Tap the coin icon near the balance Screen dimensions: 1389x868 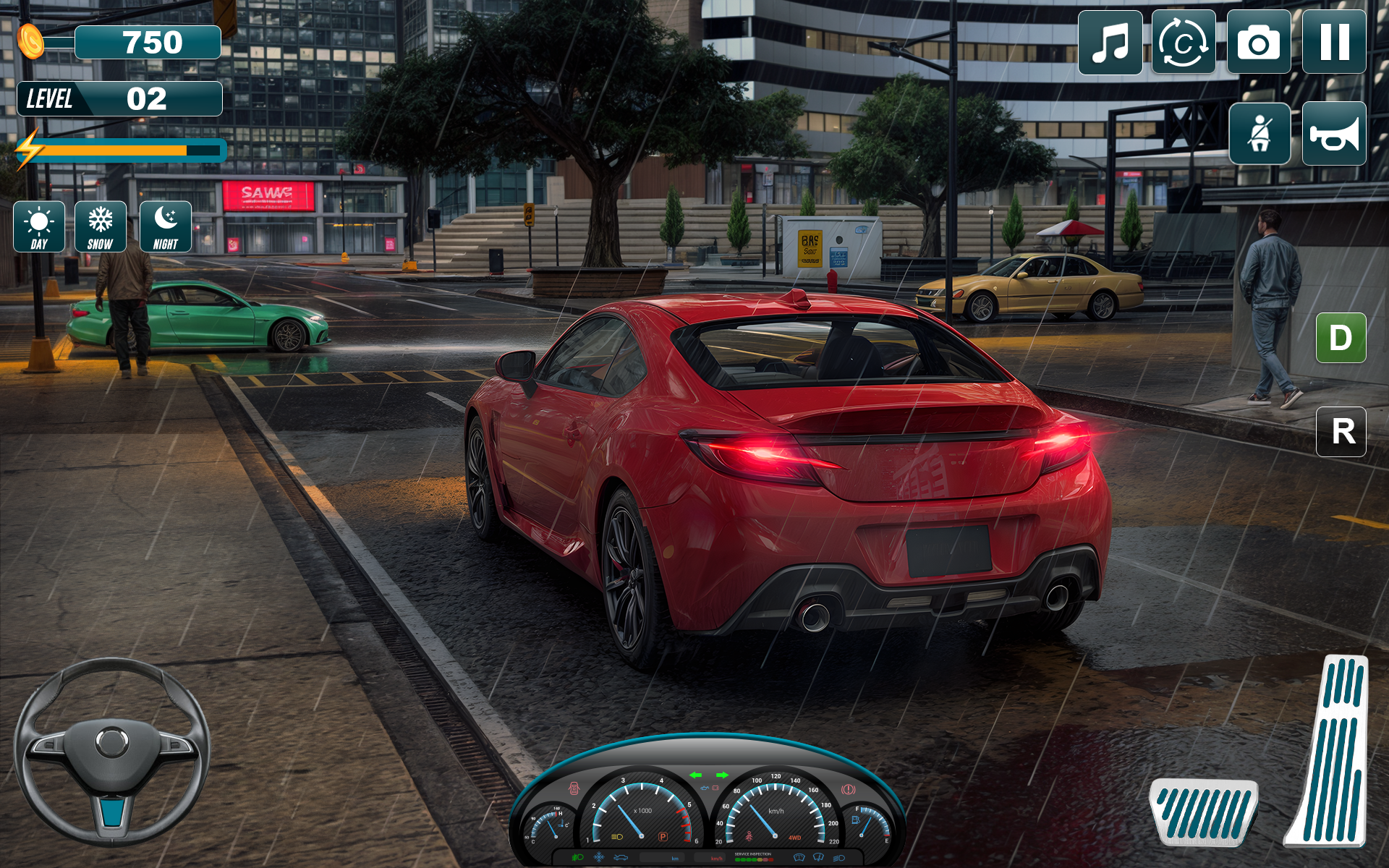click(30, 41)
